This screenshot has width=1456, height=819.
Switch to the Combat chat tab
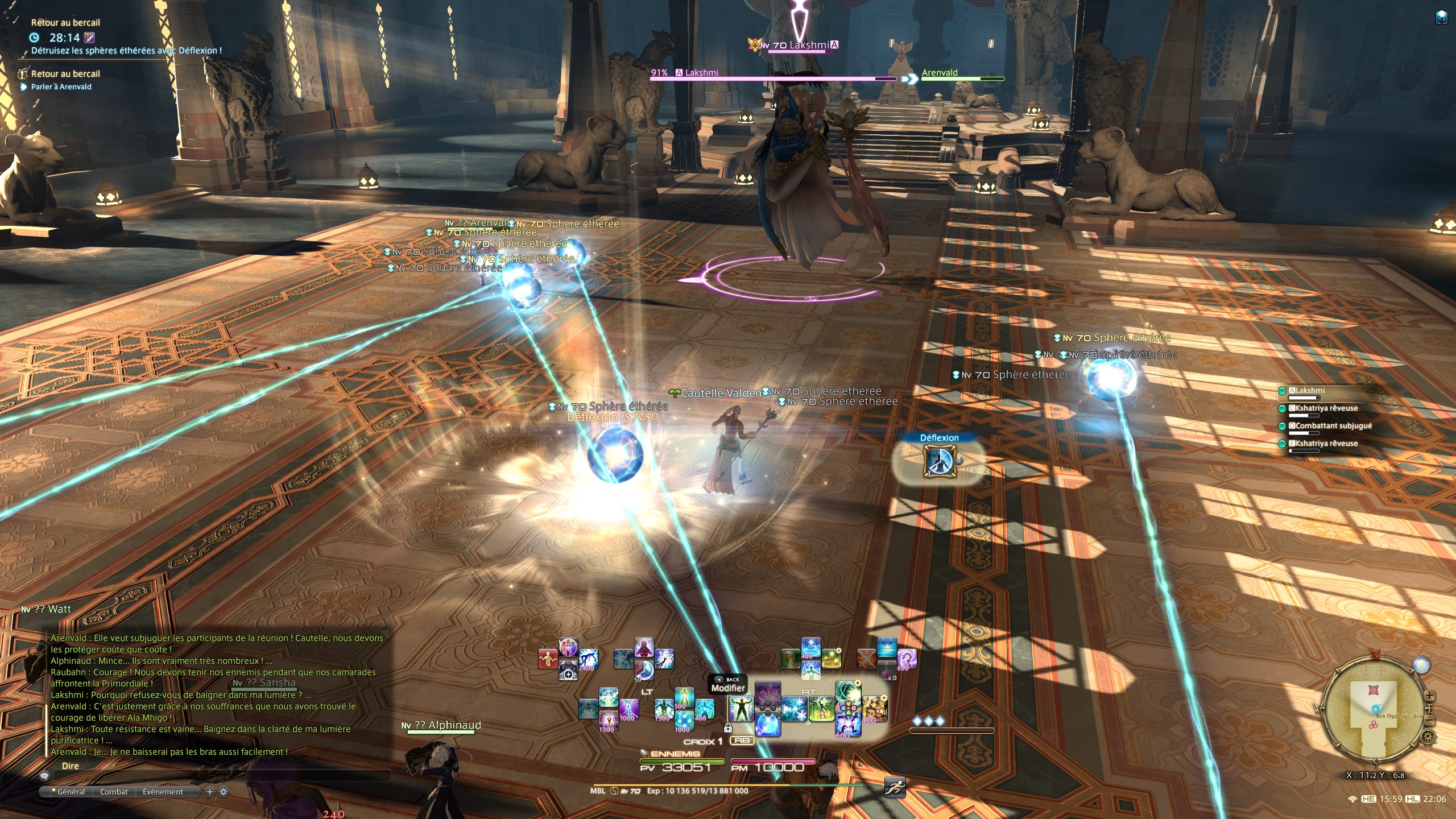[114, 792]
